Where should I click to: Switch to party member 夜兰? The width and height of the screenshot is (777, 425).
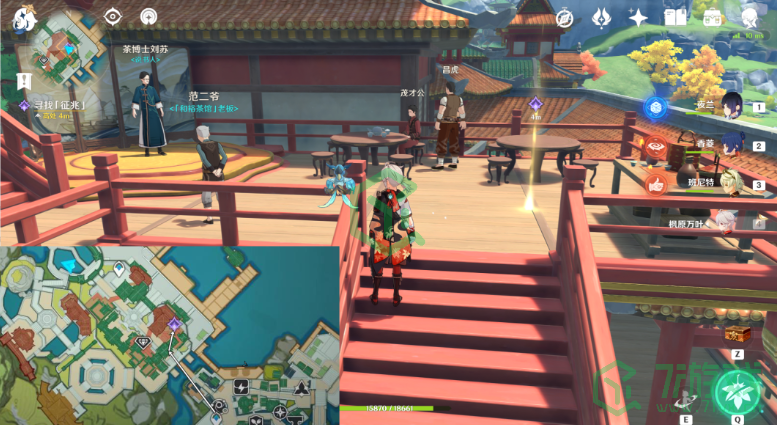(x=731, y=105)
